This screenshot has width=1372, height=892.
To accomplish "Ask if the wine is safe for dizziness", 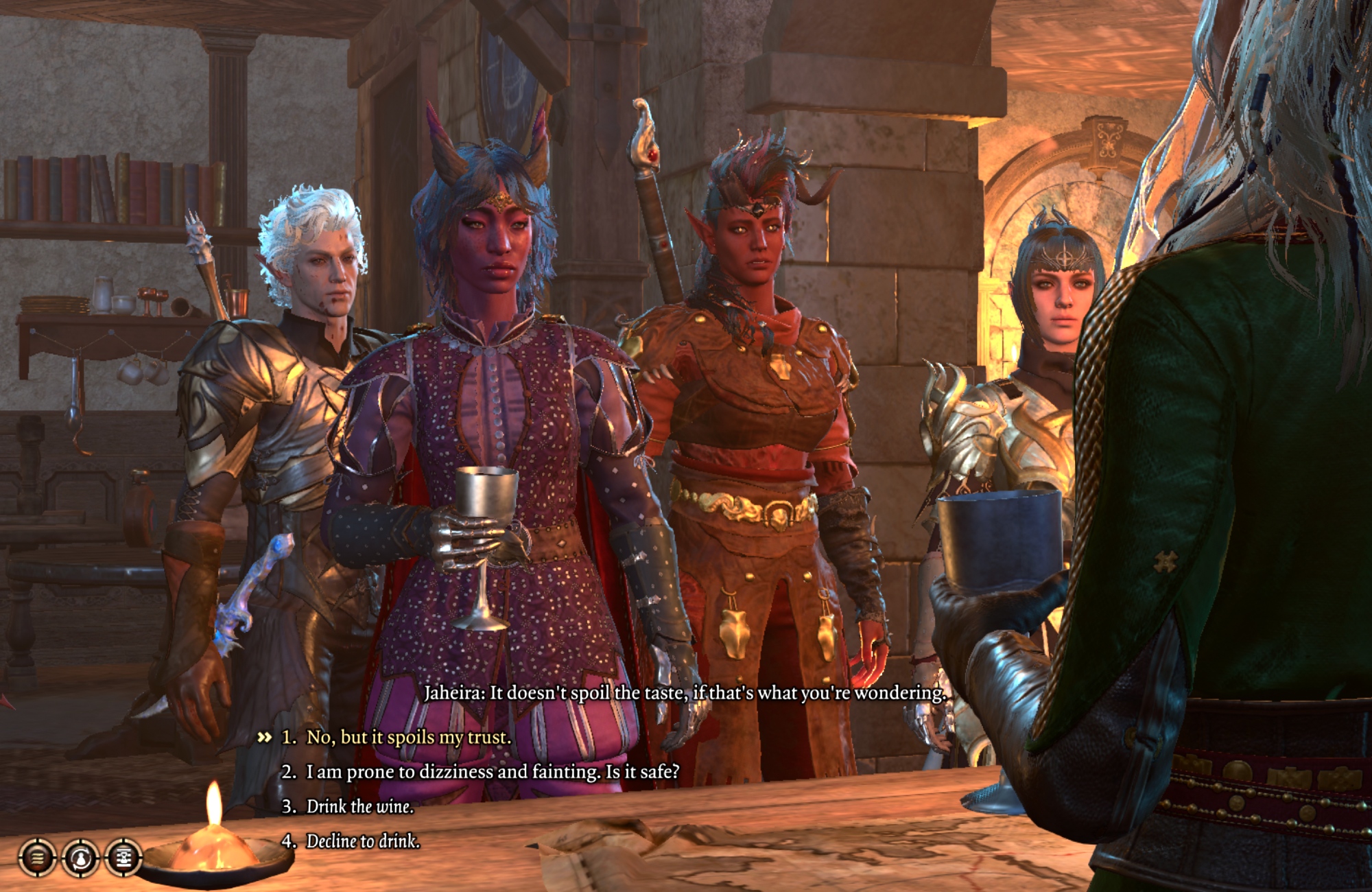I will (x=492, y=772).
